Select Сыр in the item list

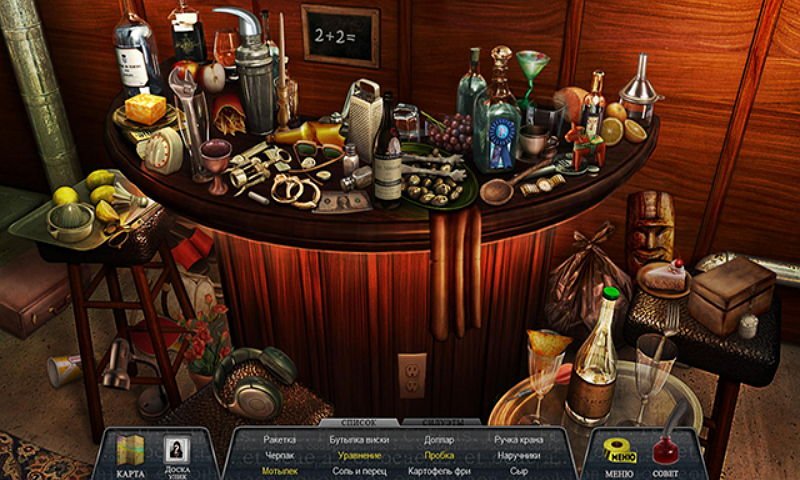coord(517,469)
